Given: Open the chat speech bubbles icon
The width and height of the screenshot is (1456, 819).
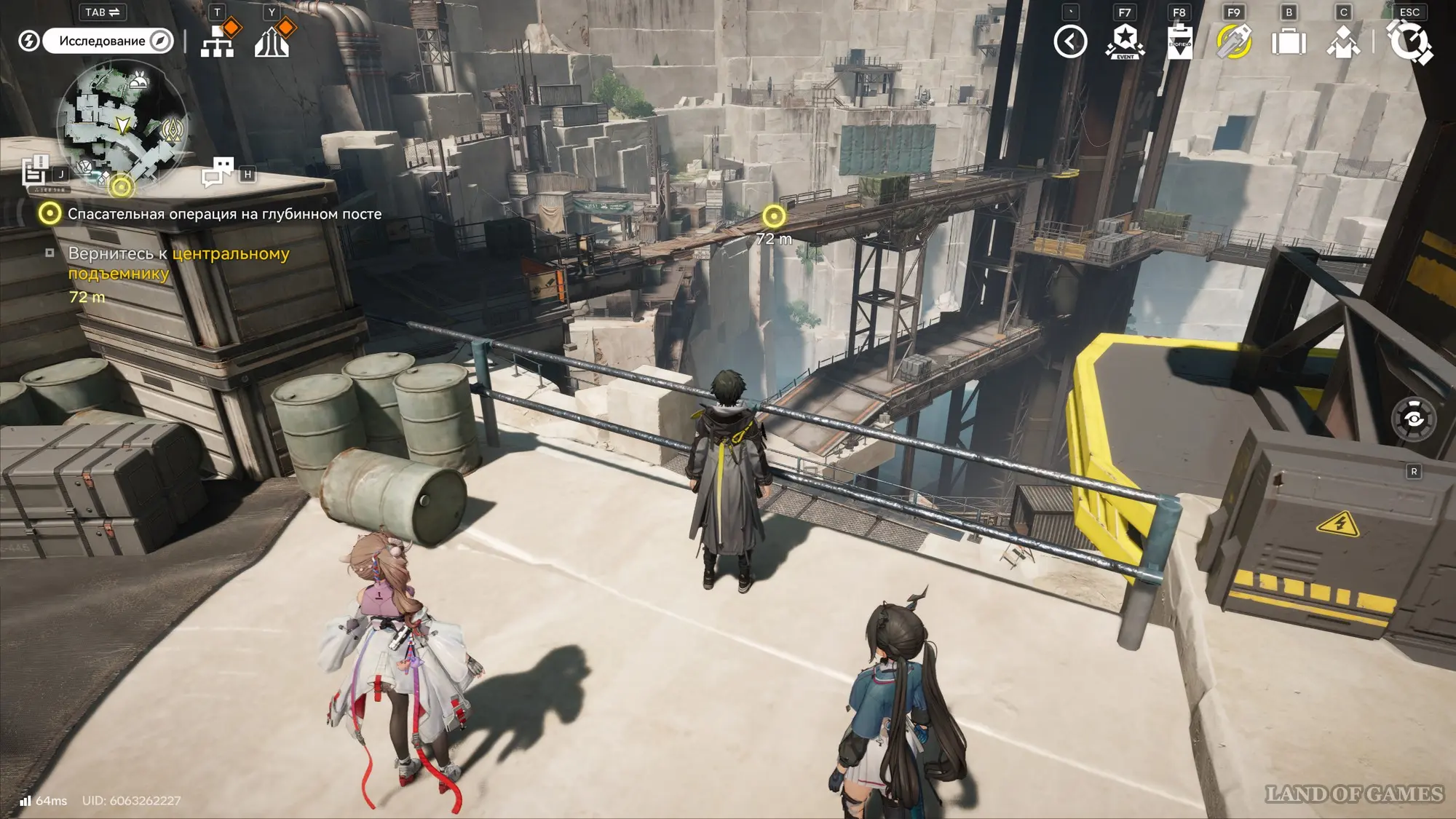Looking at the screenshot, I should (x=217, y=173).
